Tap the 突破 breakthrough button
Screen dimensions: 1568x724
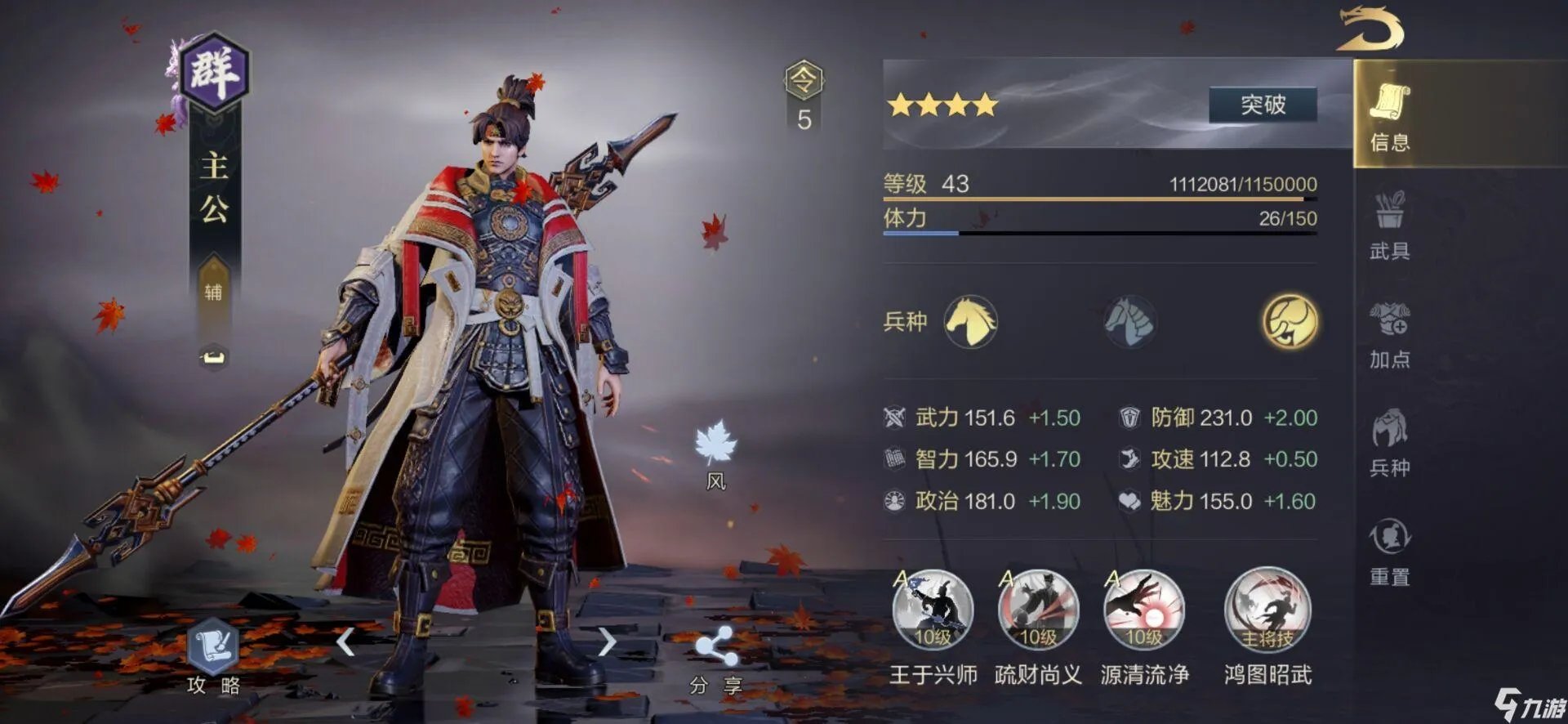pos(1263,105)
